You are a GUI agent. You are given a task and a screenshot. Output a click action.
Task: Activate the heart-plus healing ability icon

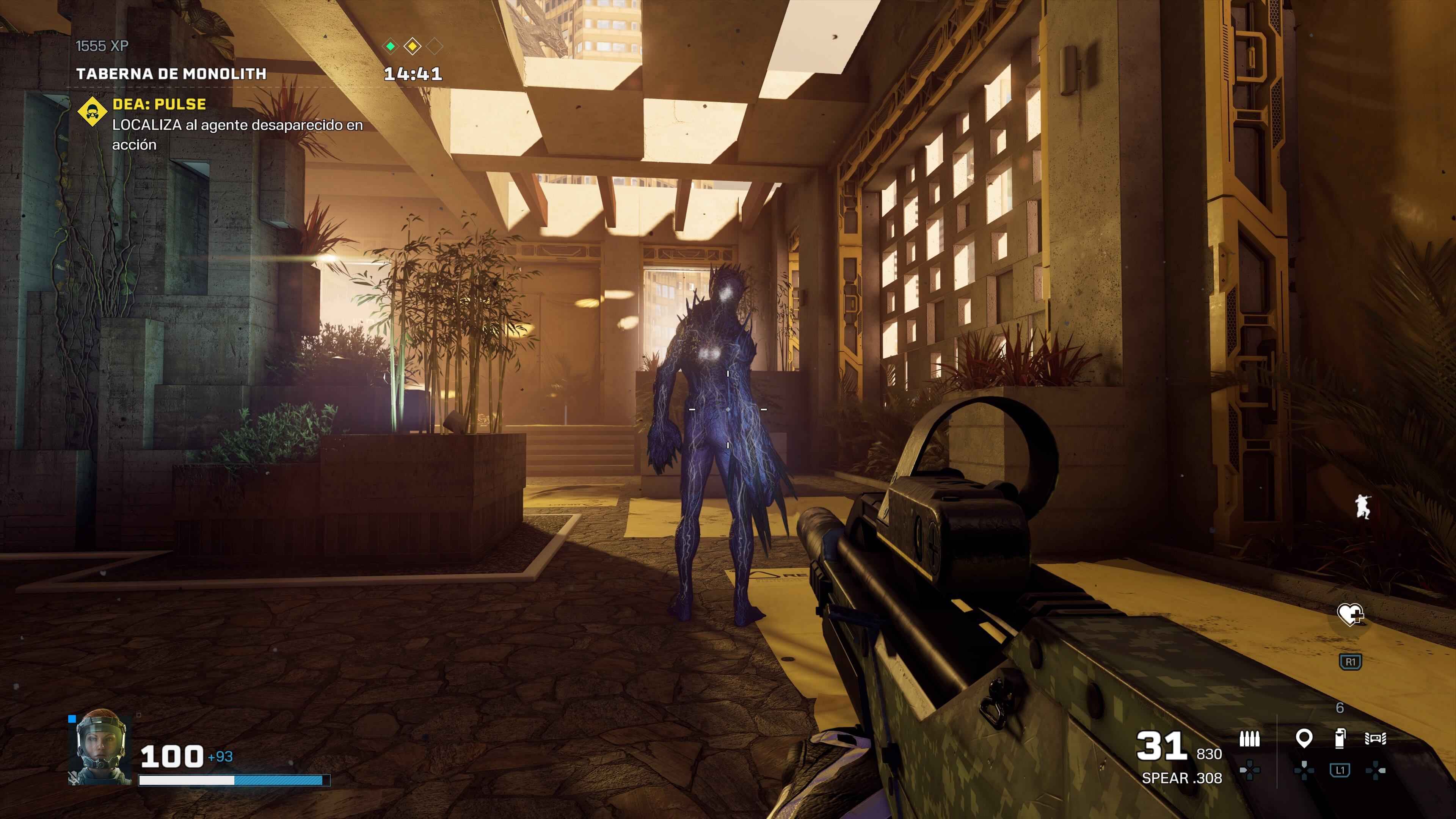(1350, 614)
